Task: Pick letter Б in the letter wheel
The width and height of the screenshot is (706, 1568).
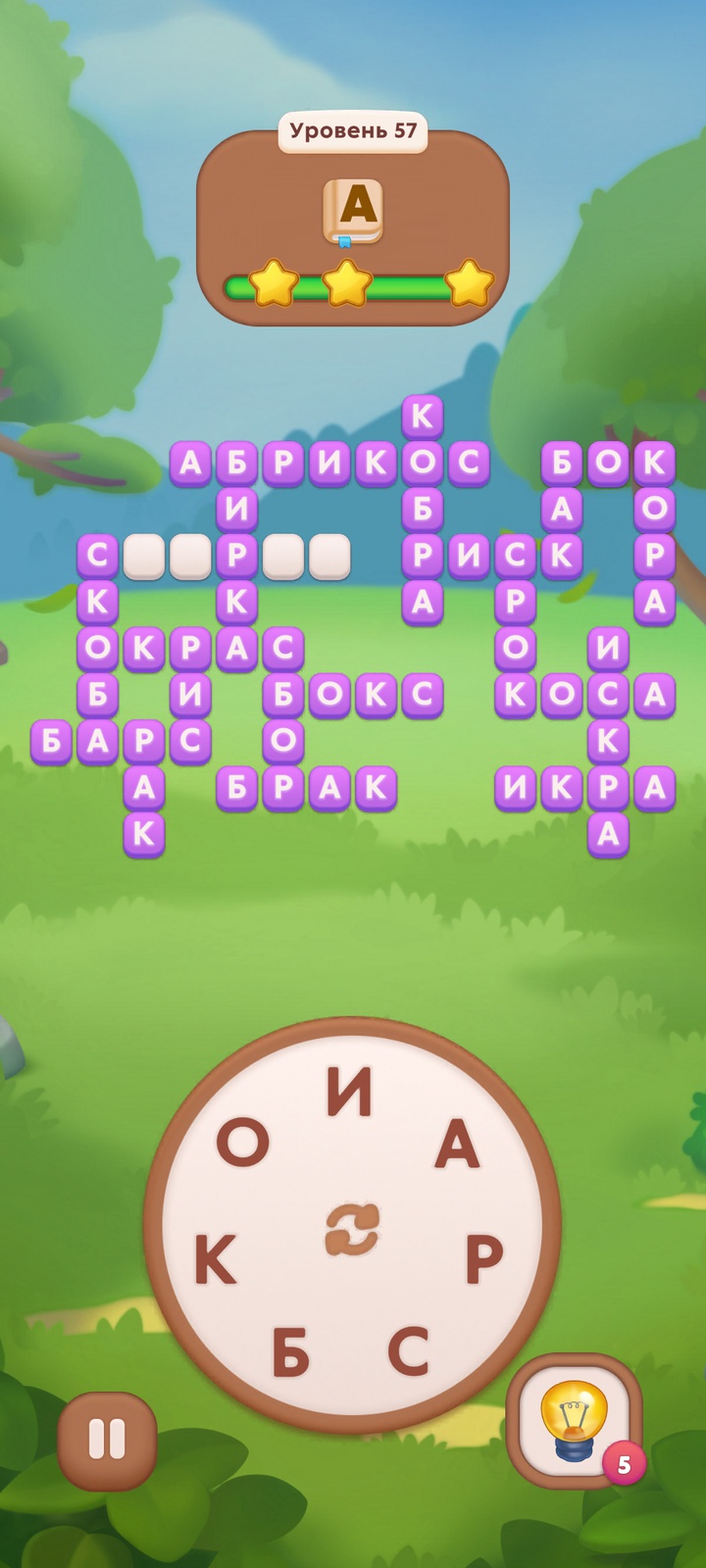Action: click(x=291, y=1352)
